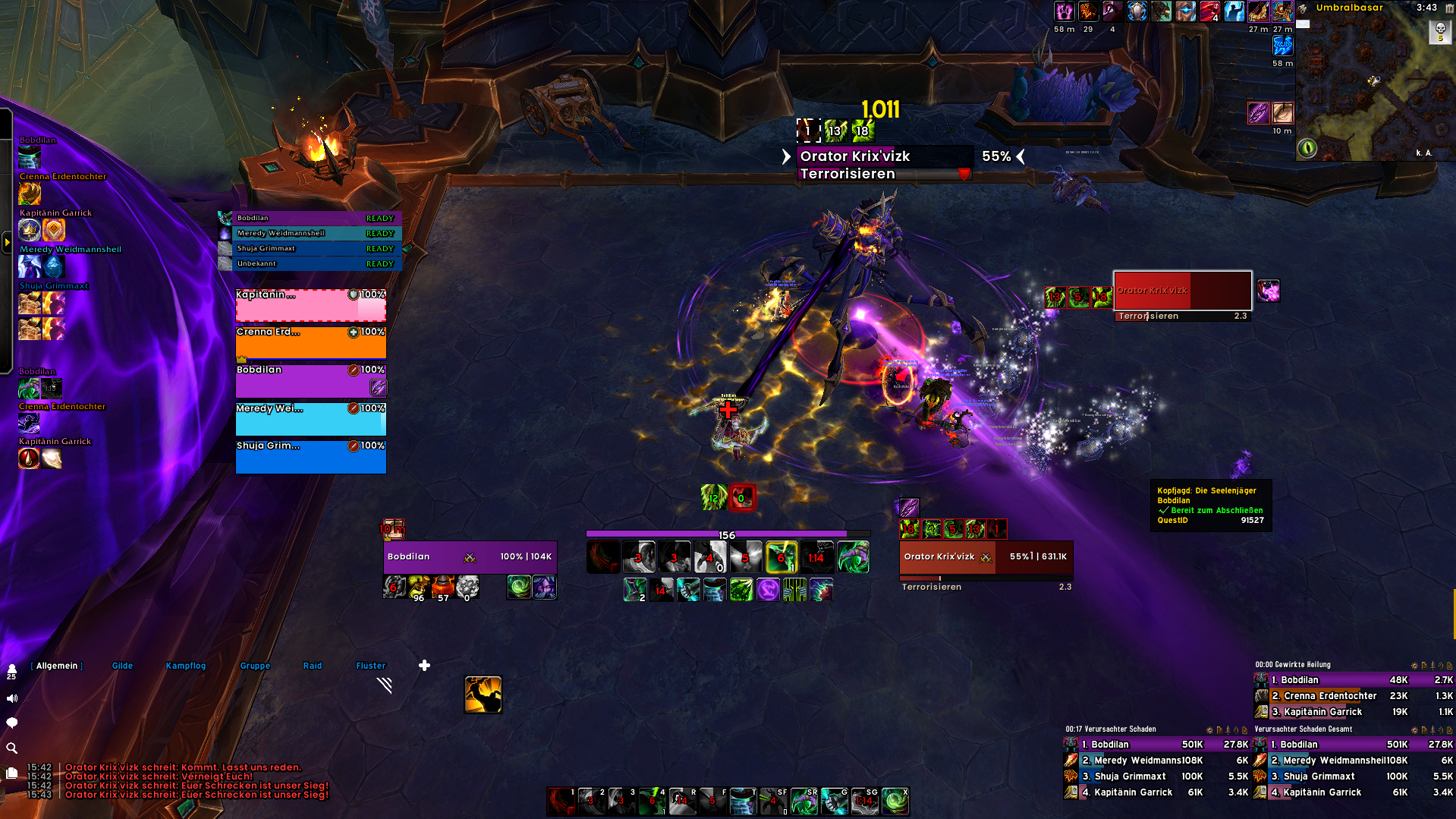Select Crenna Erdentochter's orange party frame
The image size is (1456, 819).
coord(311,342)
